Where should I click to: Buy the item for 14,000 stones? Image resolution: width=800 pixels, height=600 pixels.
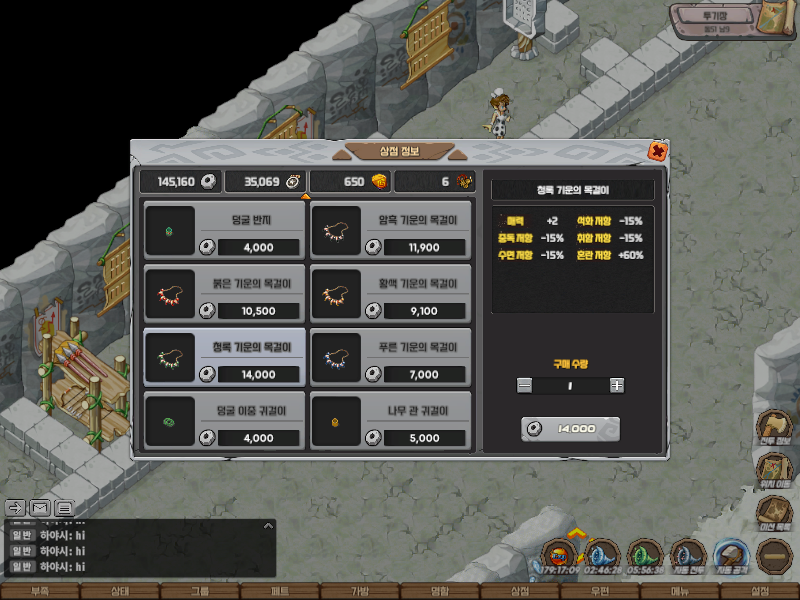[x=571, y=429]
